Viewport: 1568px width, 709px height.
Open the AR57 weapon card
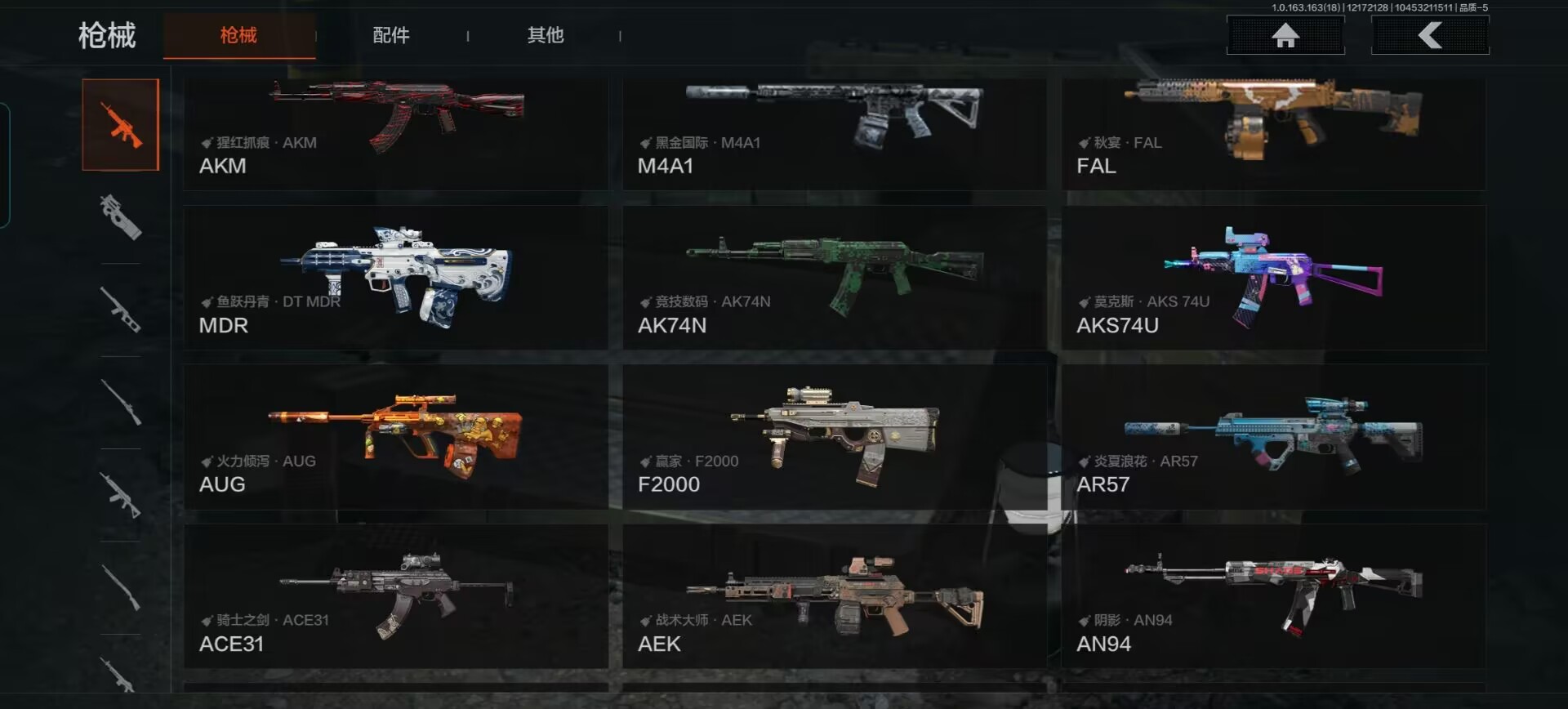coord(1273,437)
